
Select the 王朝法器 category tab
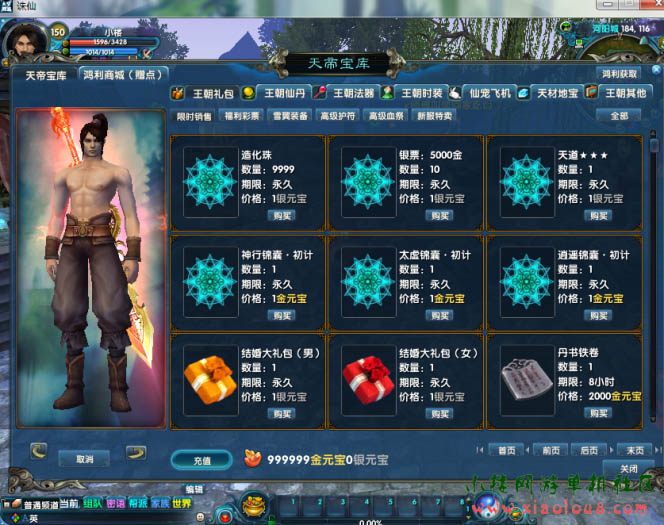351,93
